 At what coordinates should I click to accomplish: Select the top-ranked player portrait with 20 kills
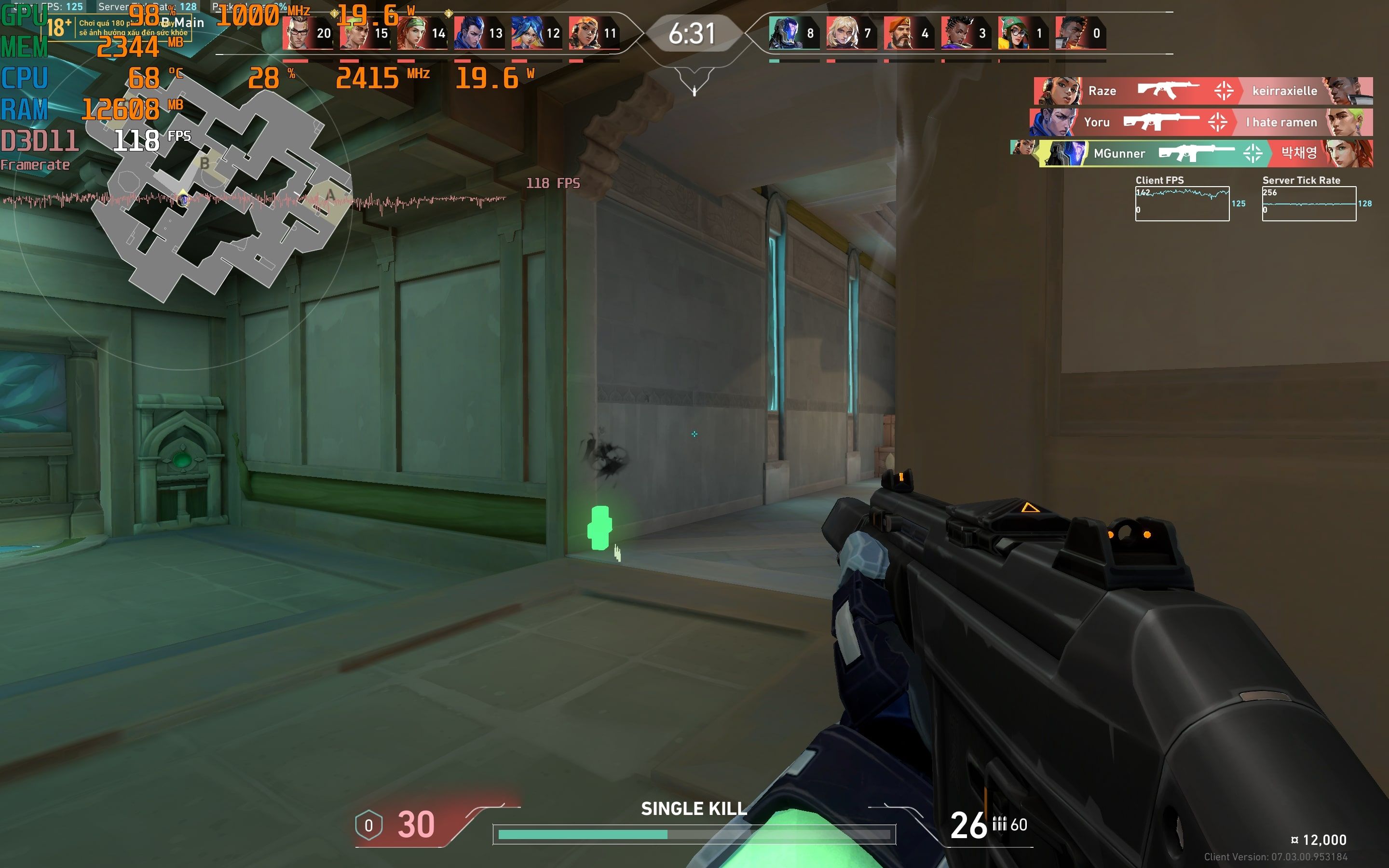[x=299, y=33]
